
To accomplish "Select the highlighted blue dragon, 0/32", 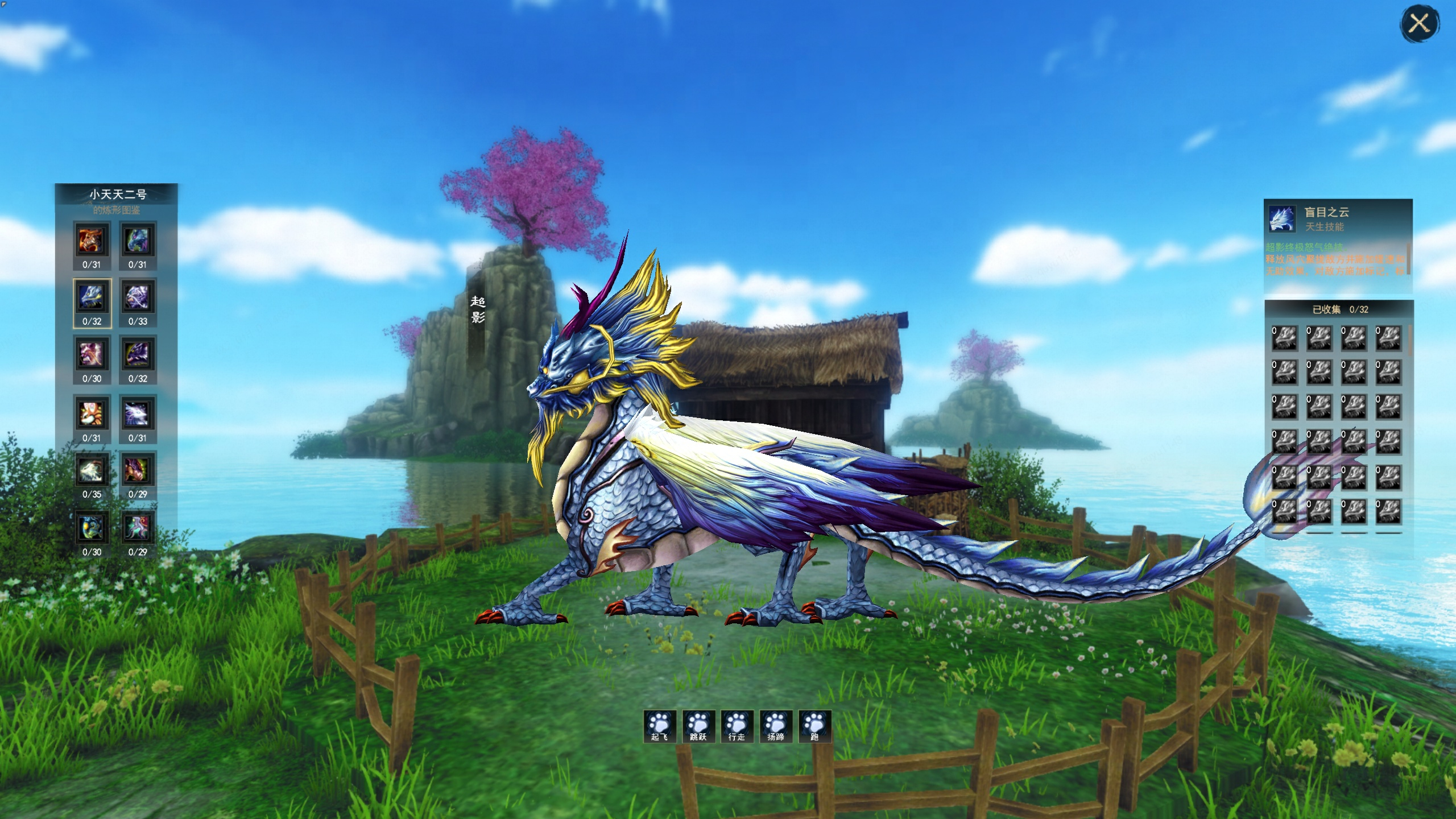I will pos(92,297).
